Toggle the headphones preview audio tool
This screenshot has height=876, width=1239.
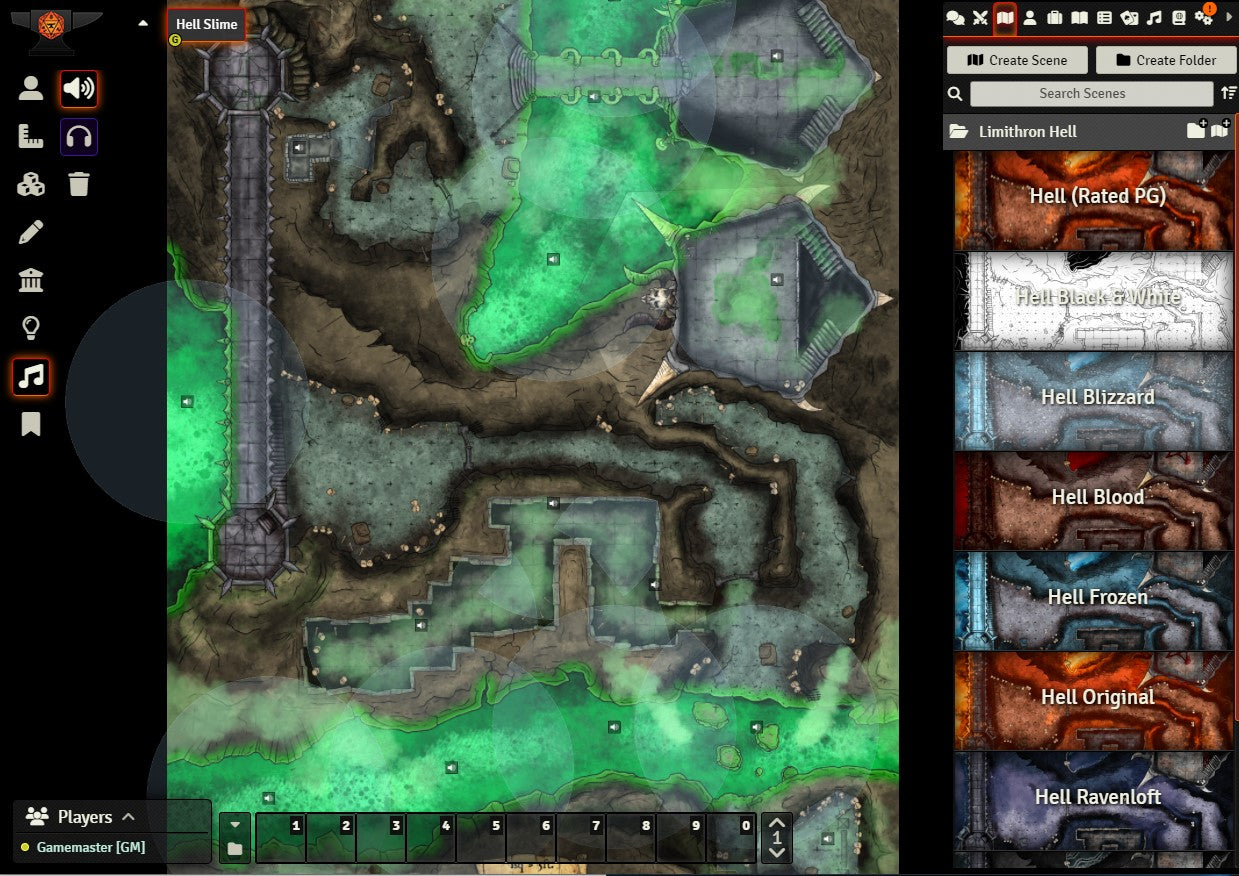79,137
